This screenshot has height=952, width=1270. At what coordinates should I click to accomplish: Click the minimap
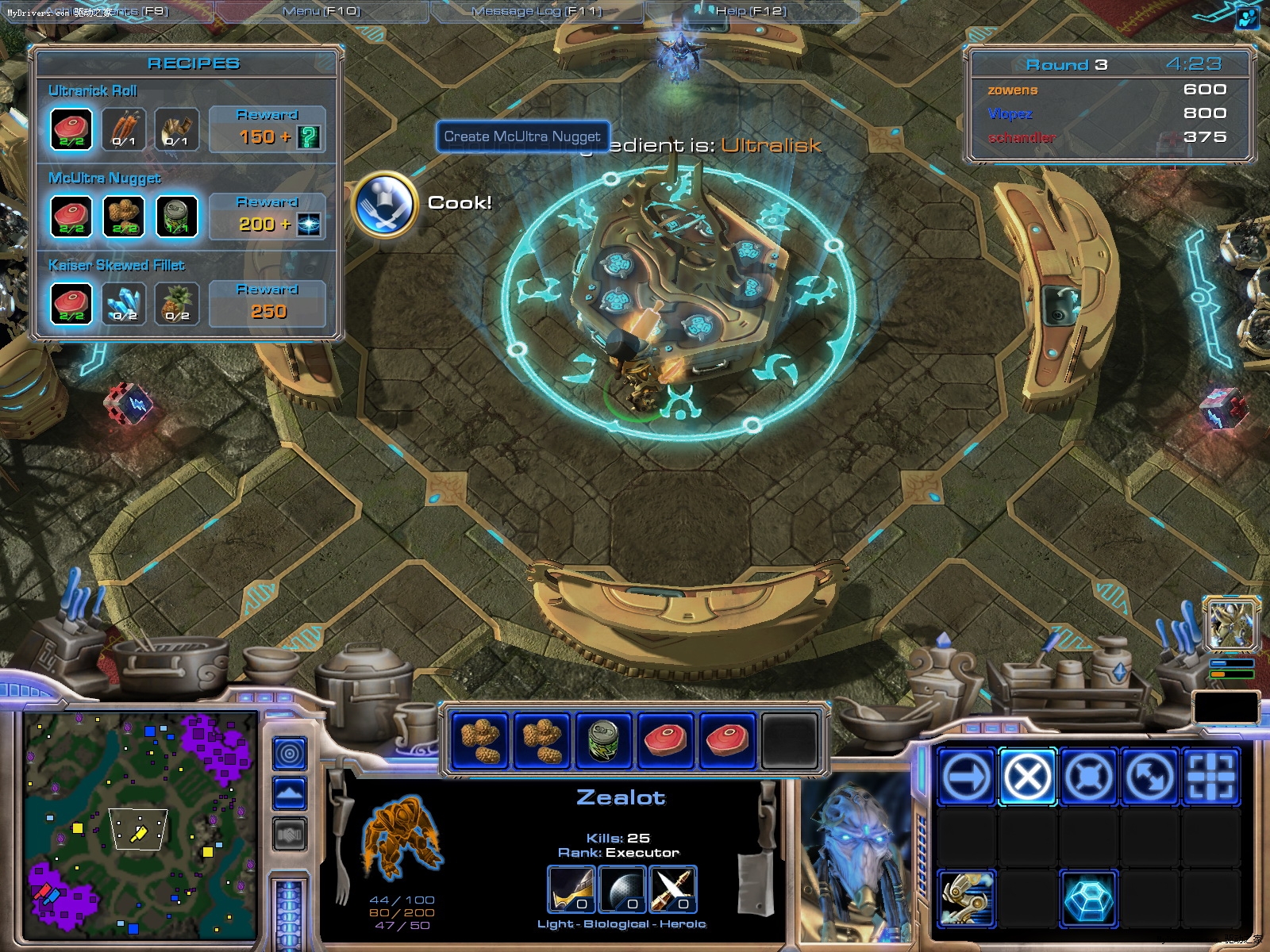point(140,825)
